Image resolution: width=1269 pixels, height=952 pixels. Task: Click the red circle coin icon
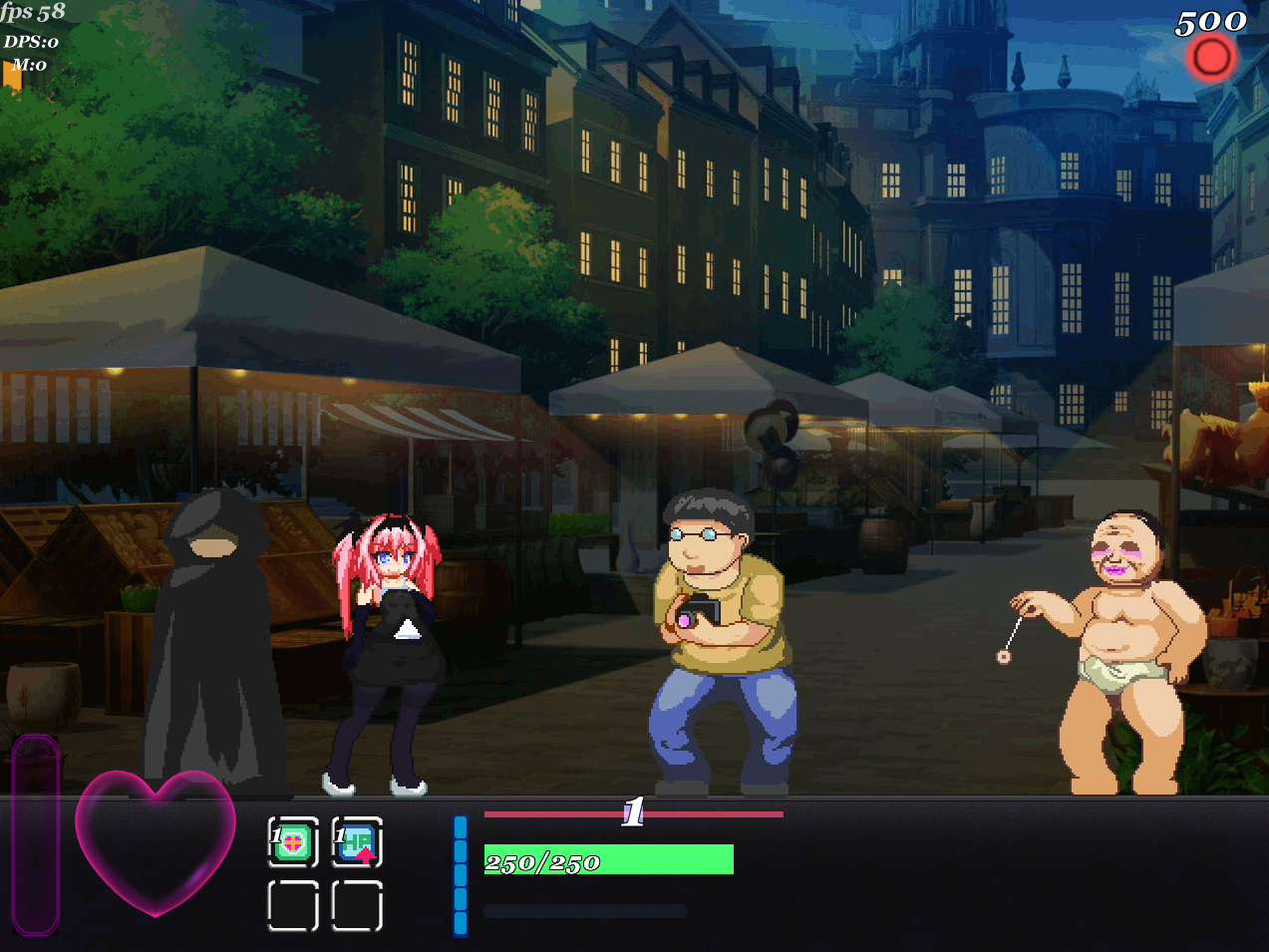tap(1211, 57)
